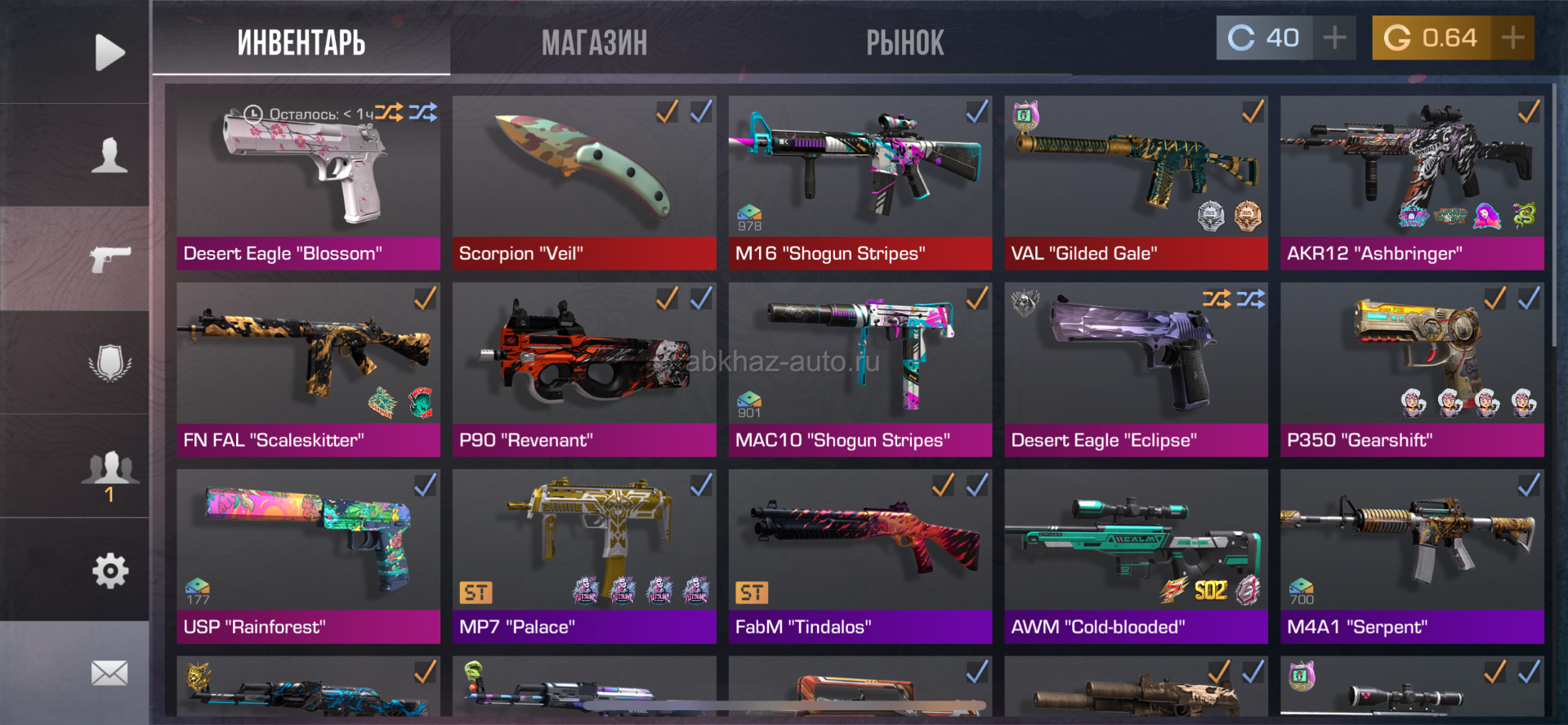Open the clan shield icon

(109, 362)
